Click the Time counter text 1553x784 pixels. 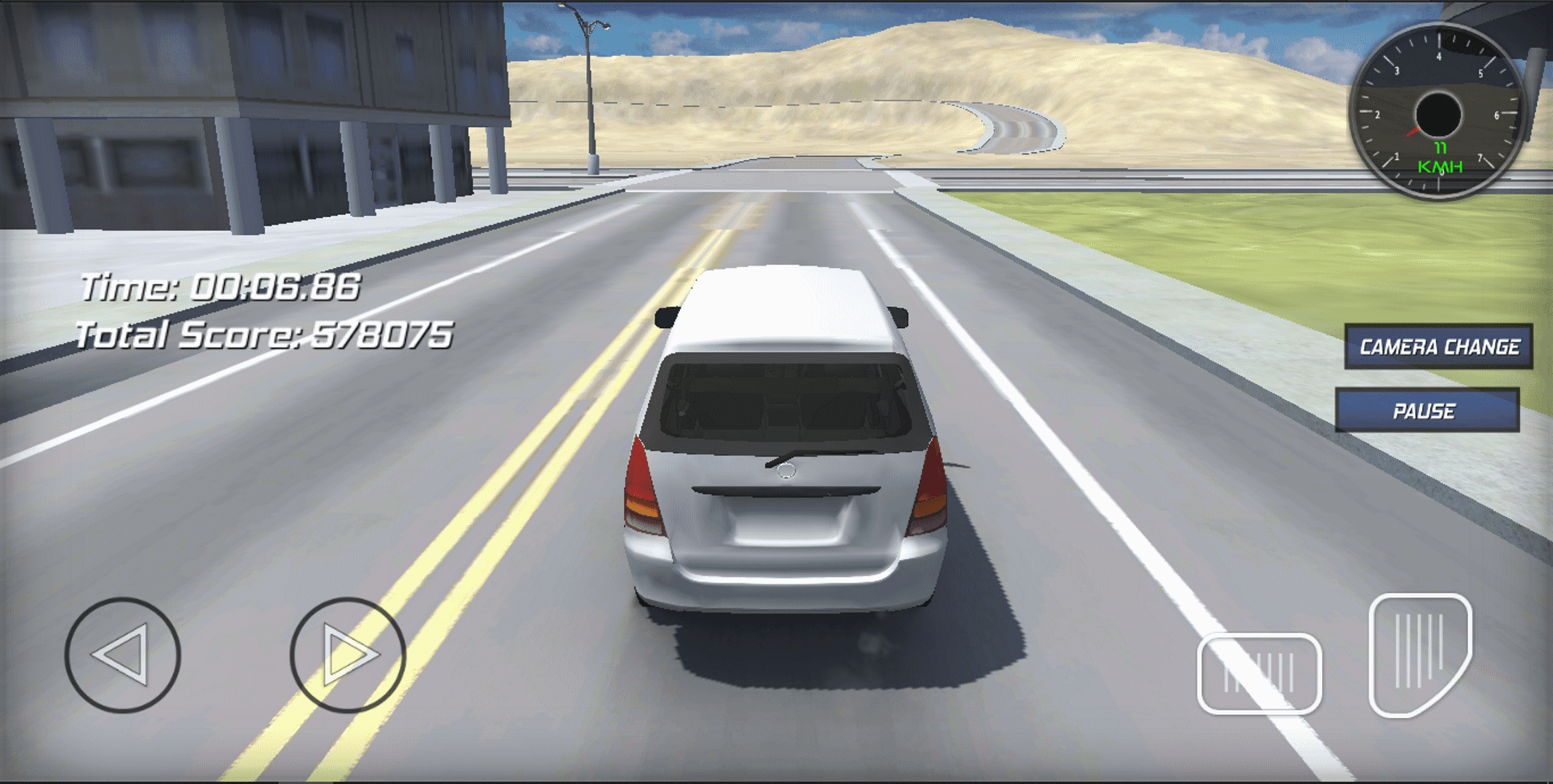tap(222, 287)
